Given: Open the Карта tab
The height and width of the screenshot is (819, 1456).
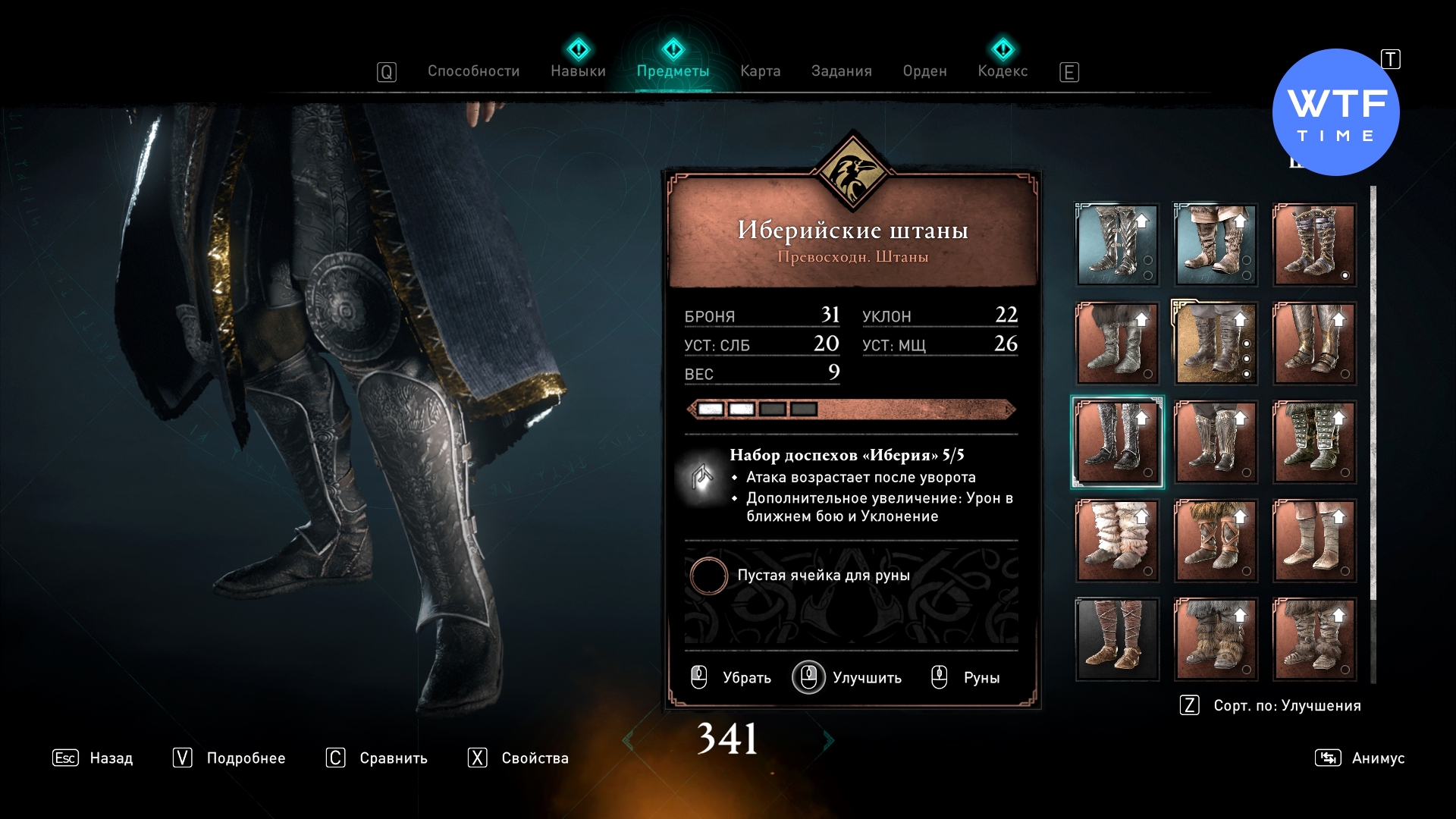Looking at the screenshot, I should pos(760,71).
